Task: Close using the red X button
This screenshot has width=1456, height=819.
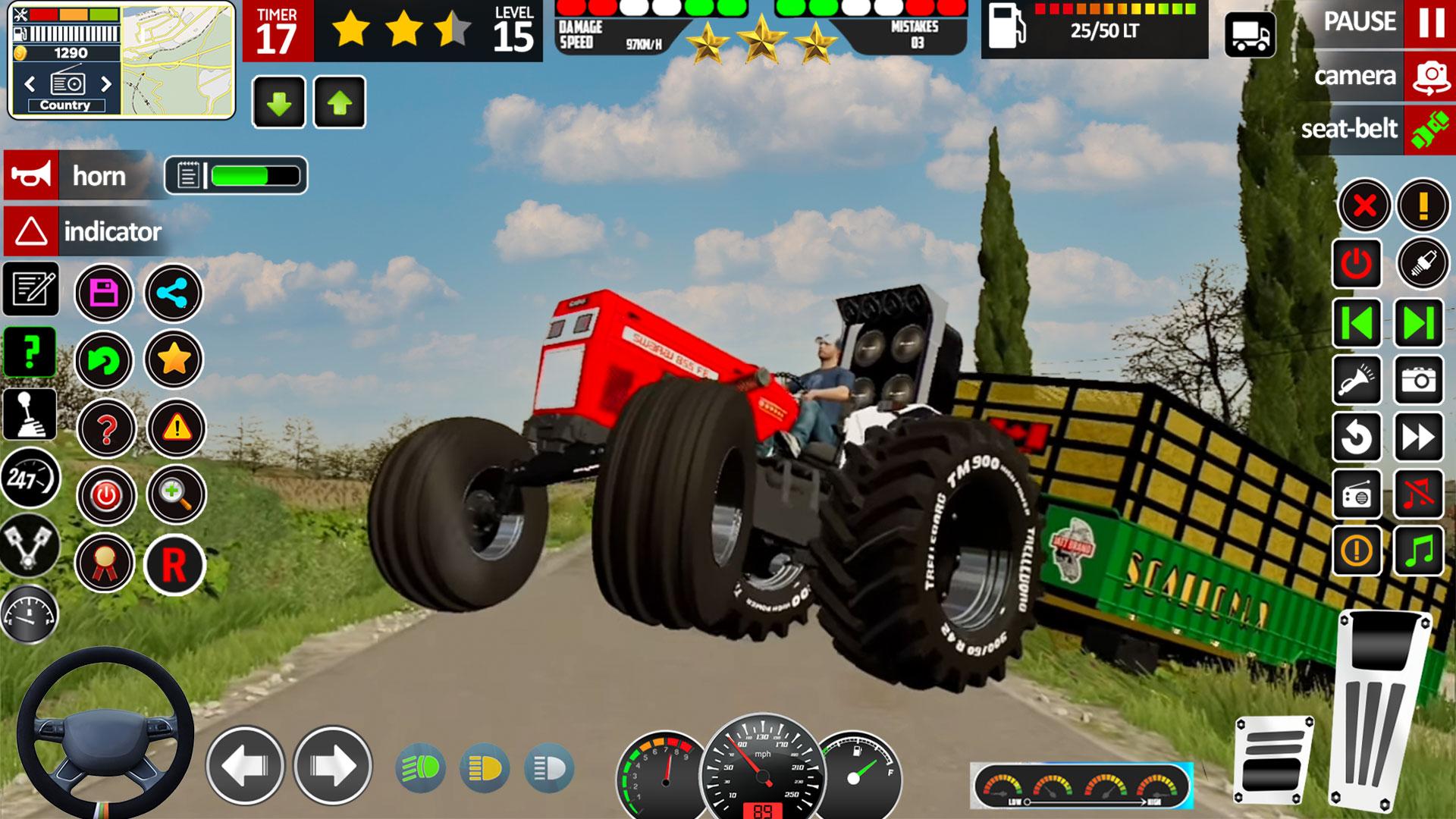Action: click(1364, 205)
